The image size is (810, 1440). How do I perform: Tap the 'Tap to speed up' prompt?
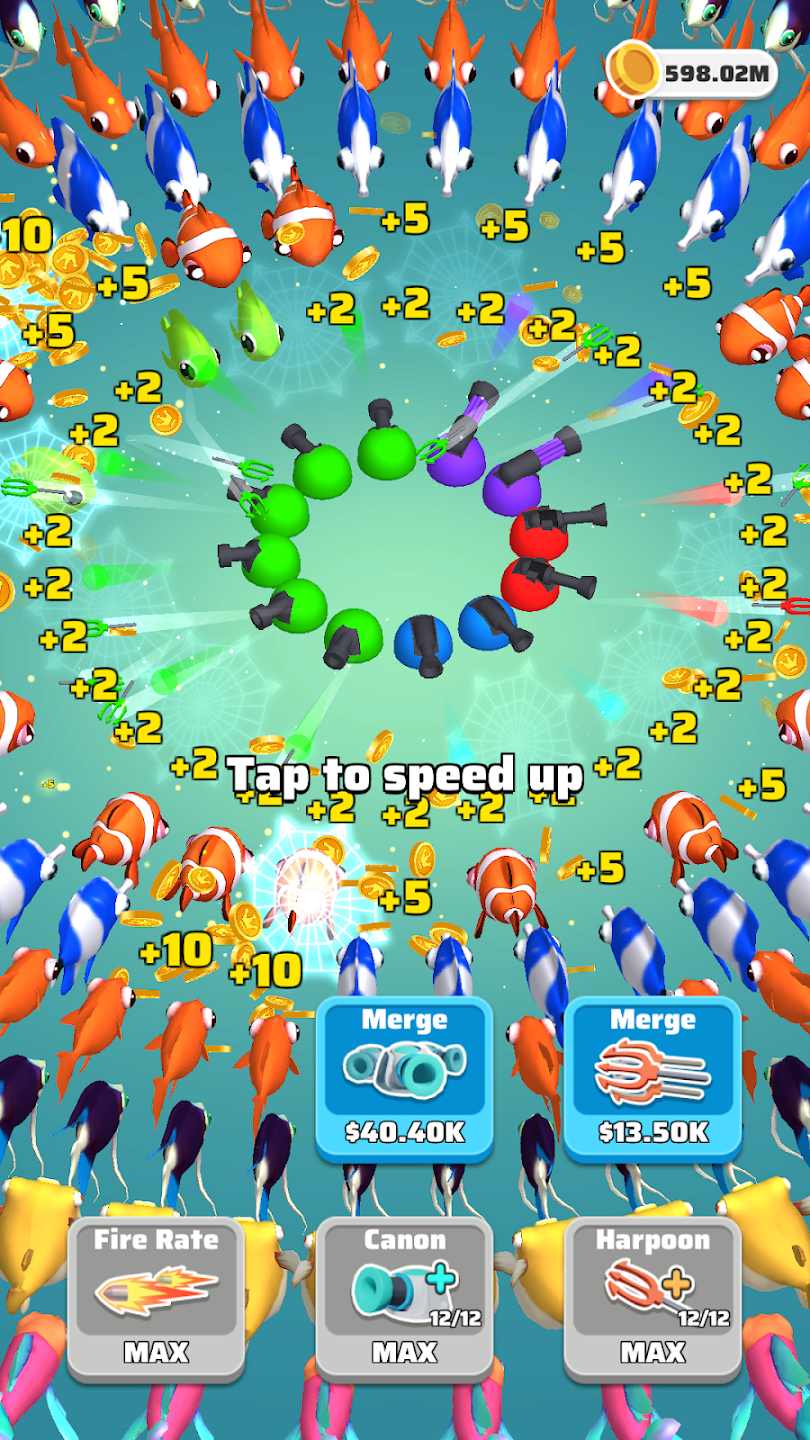(404, 775)
